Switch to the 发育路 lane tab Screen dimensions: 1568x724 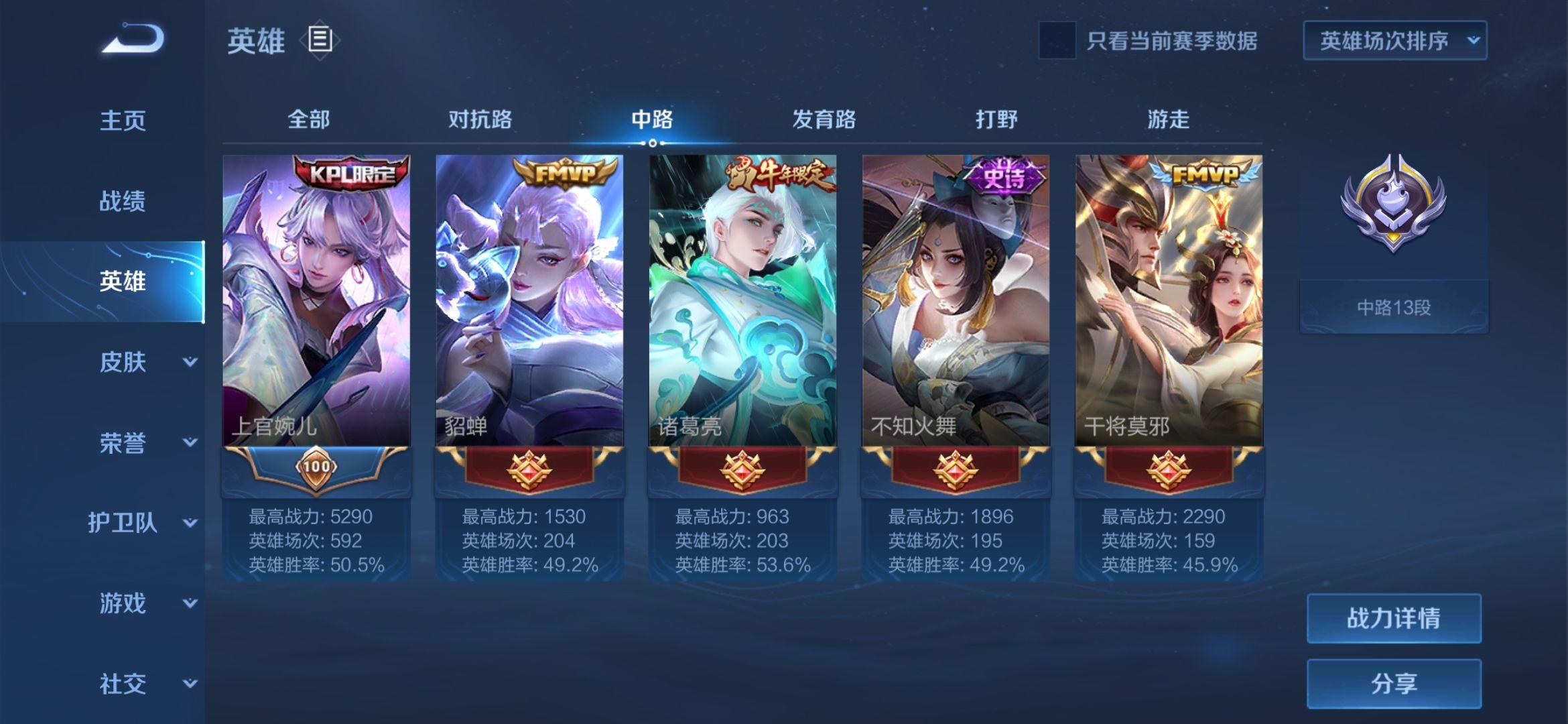coord(824,119)
